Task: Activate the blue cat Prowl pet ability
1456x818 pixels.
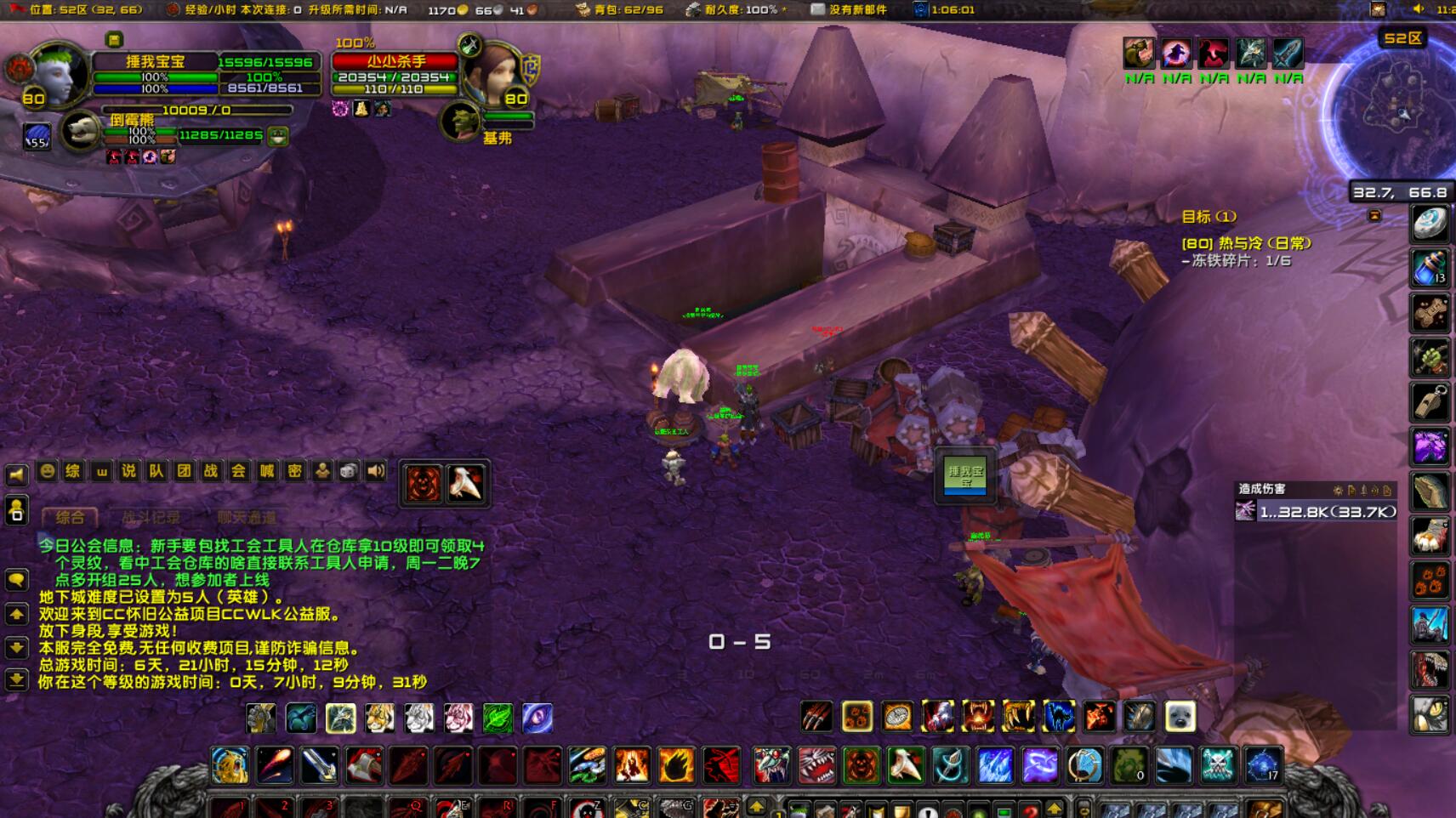Action: (x=1059, y=718)
